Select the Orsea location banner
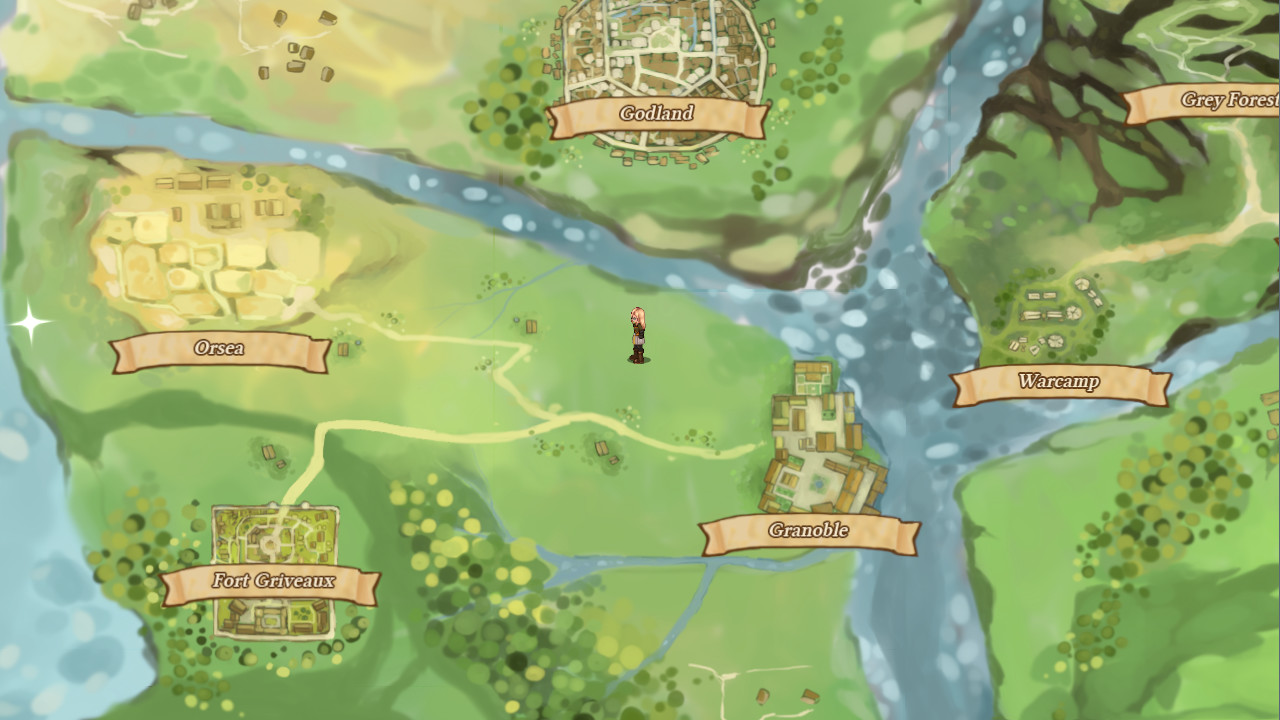1280x720 pixels. click(x=220, y=350)
